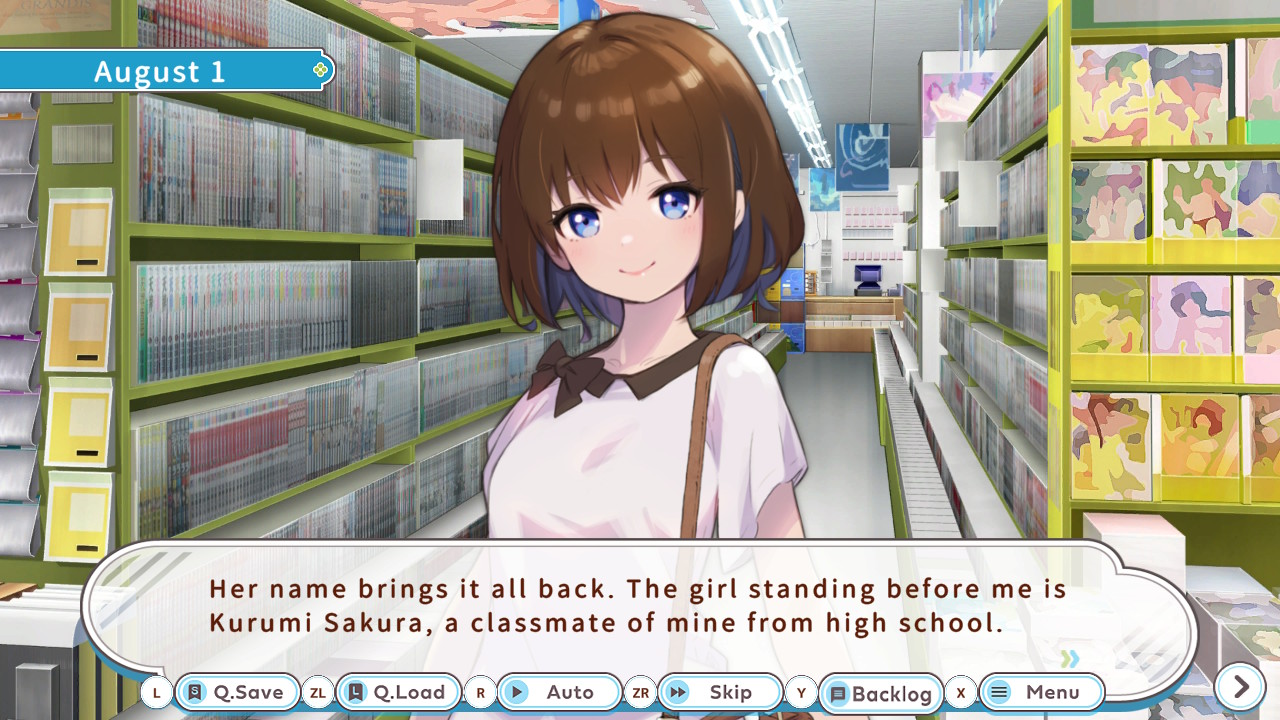Click the green clover icon on the date banner
Viewport: 1280px width, 720px height.
(x=319, y=69)
